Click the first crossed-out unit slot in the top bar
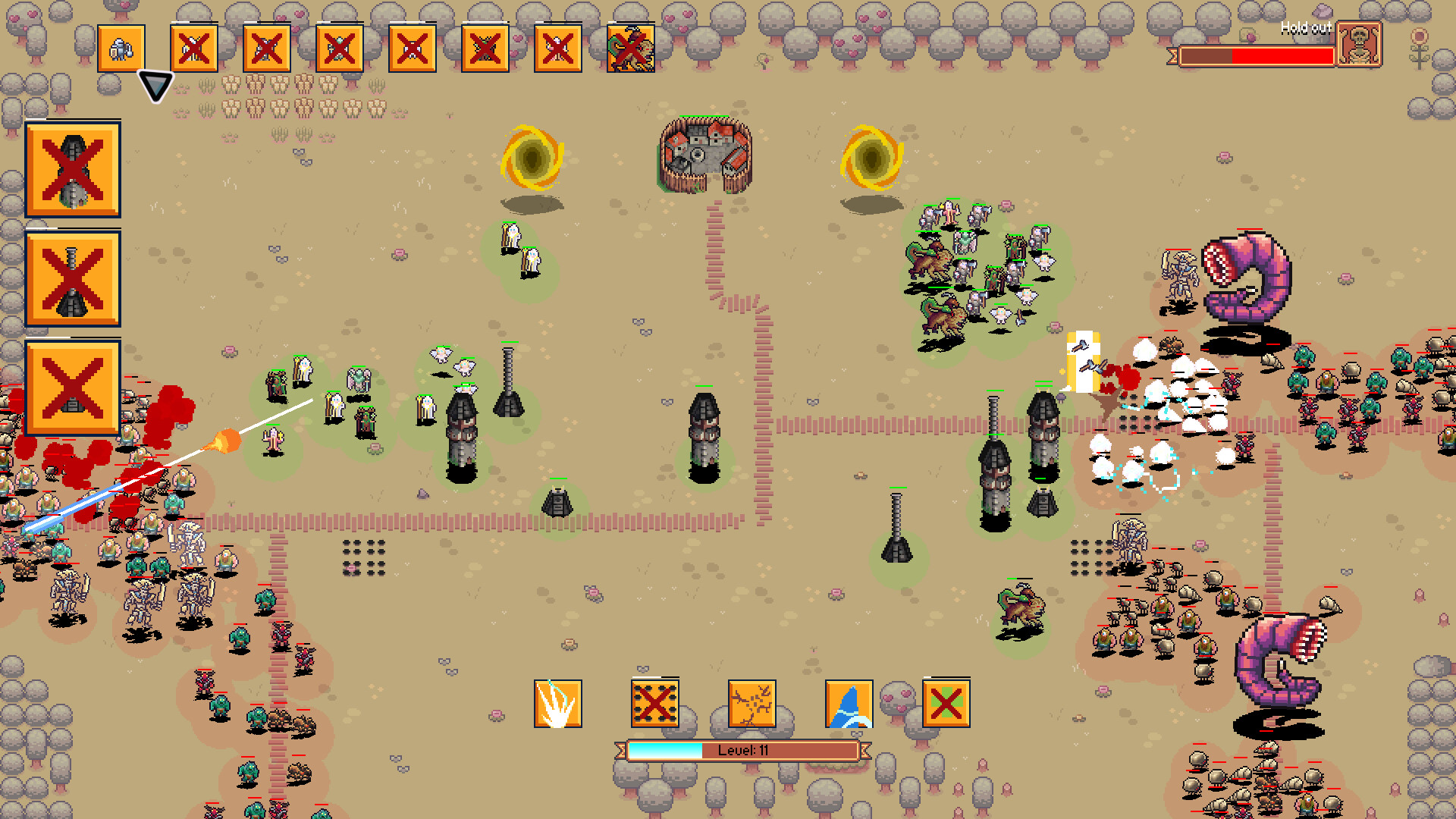Viewport: 1456px width, 819px height. (194, 48)
